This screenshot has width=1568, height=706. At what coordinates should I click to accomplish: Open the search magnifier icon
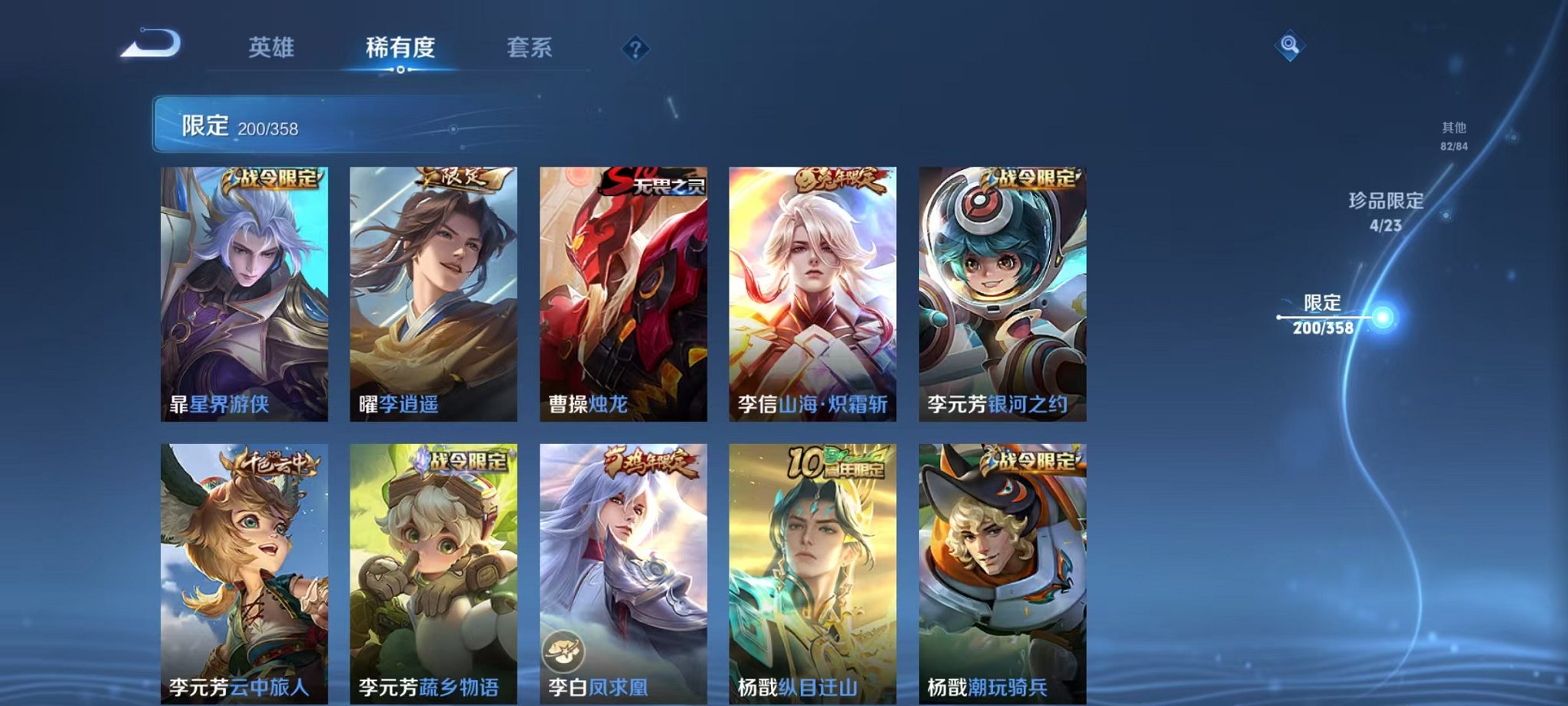[x=1288, y=46]
